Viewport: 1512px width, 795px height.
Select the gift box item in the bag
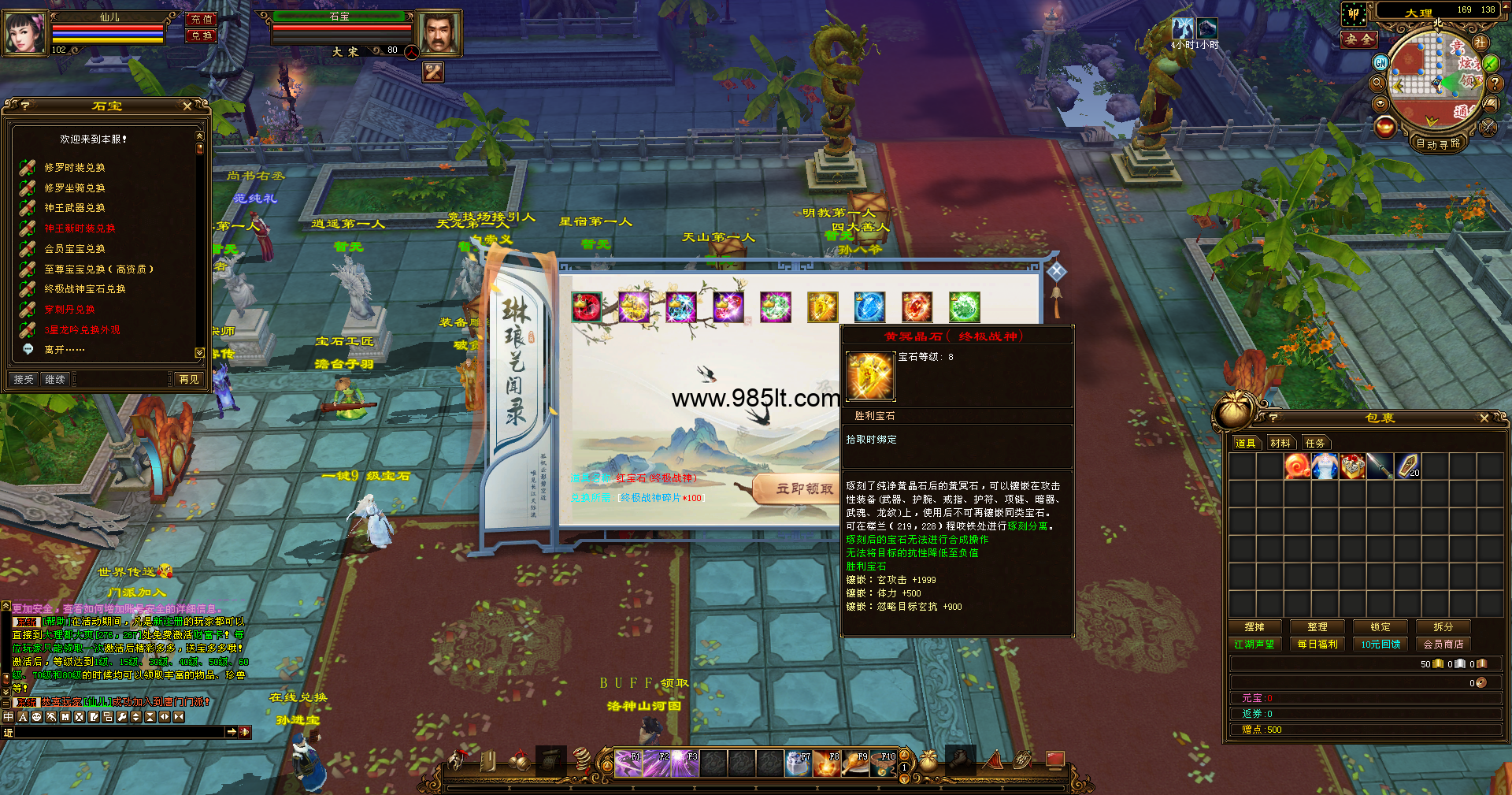[1352, 466]
